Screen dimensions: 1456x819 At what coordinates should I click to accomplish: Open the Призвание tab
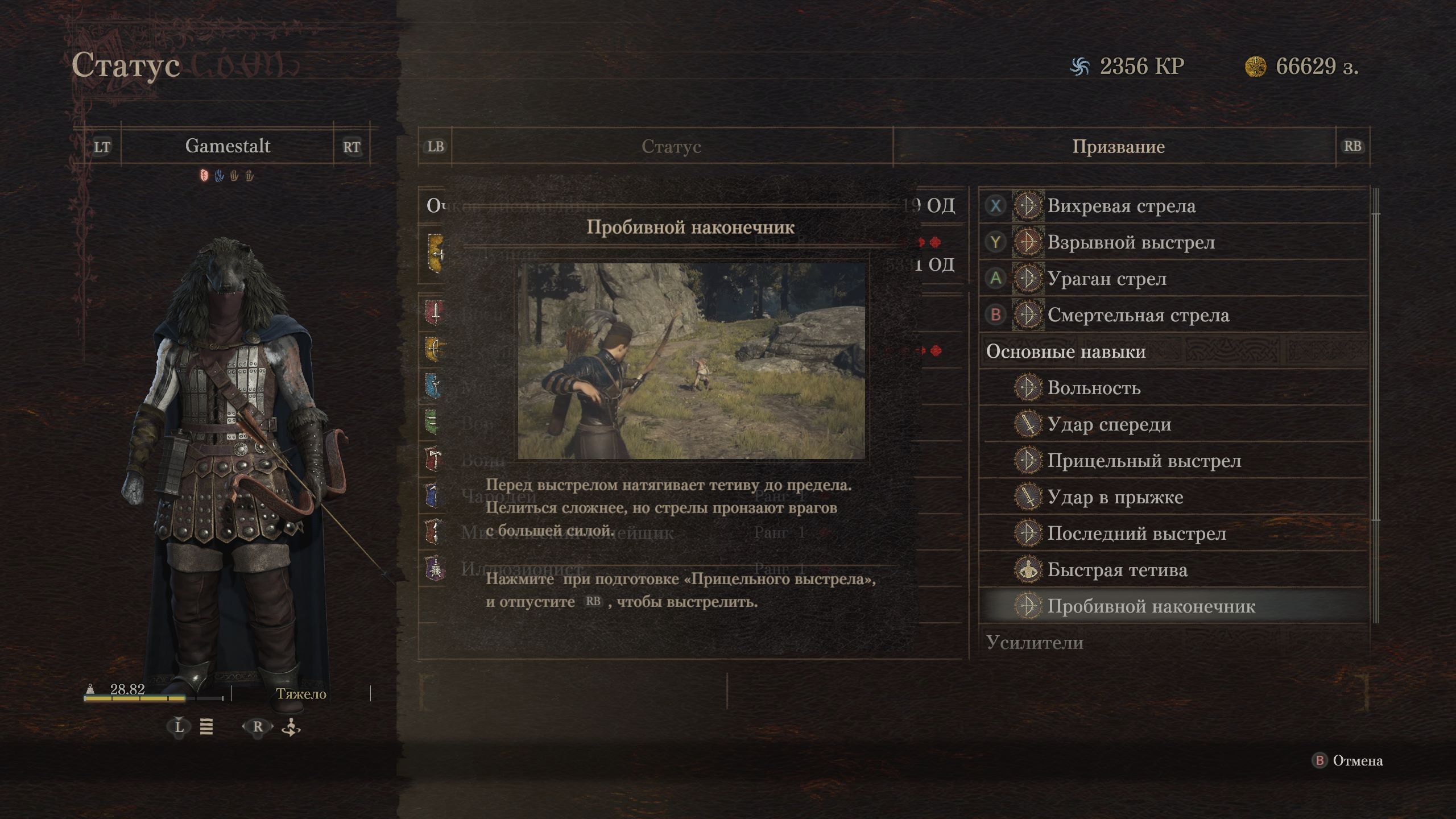[x=1118, y=147]
